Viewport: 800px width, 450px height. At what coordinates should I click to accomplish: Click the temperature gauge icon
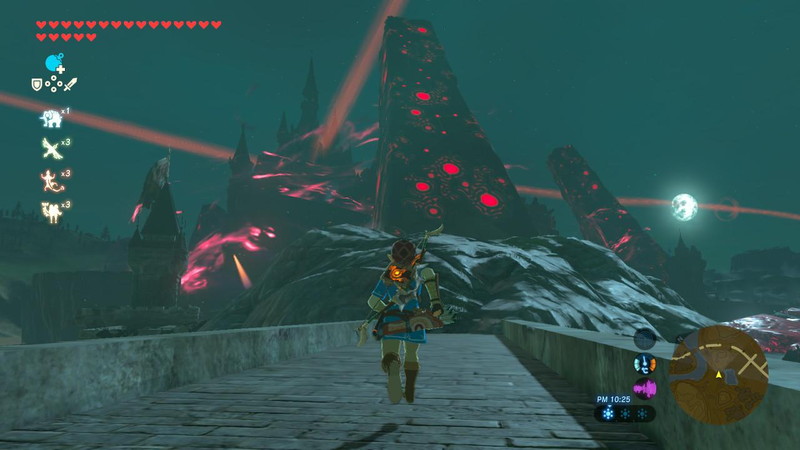point(645,364)
